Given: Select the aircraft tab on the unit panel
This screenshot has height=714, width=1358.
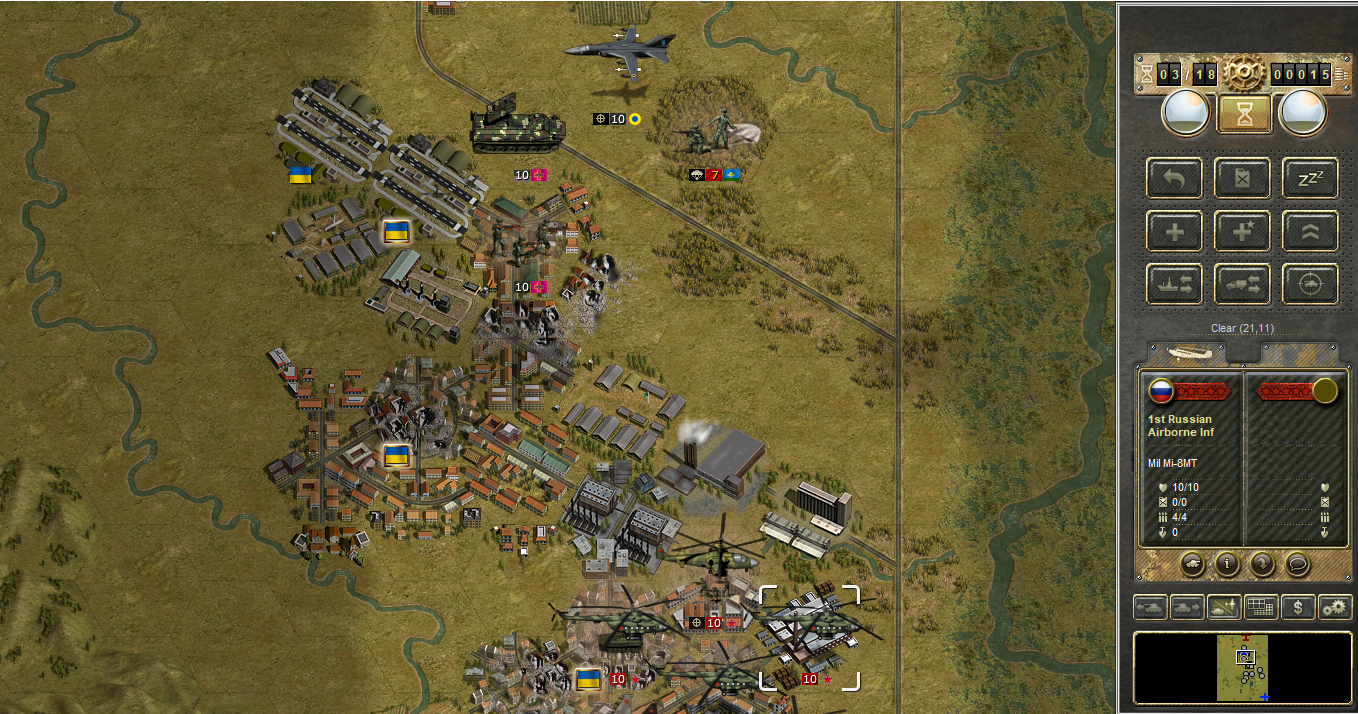Looking at the screenshot, I should (1187, 353).
